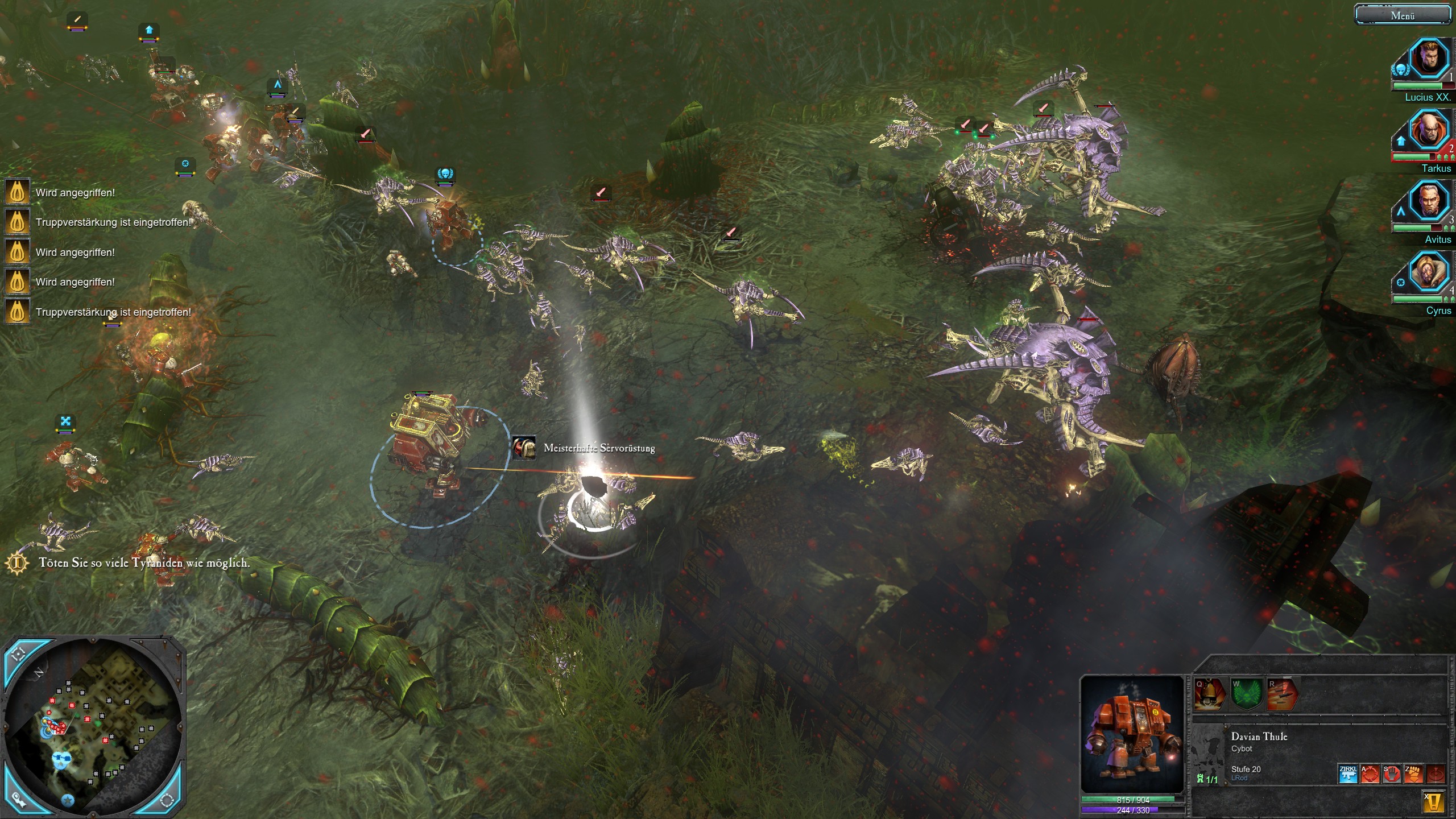The width and height of the screenshot is (1456, 819).
Task: Trigger the R missile barrage ability
Action: 1283,694
